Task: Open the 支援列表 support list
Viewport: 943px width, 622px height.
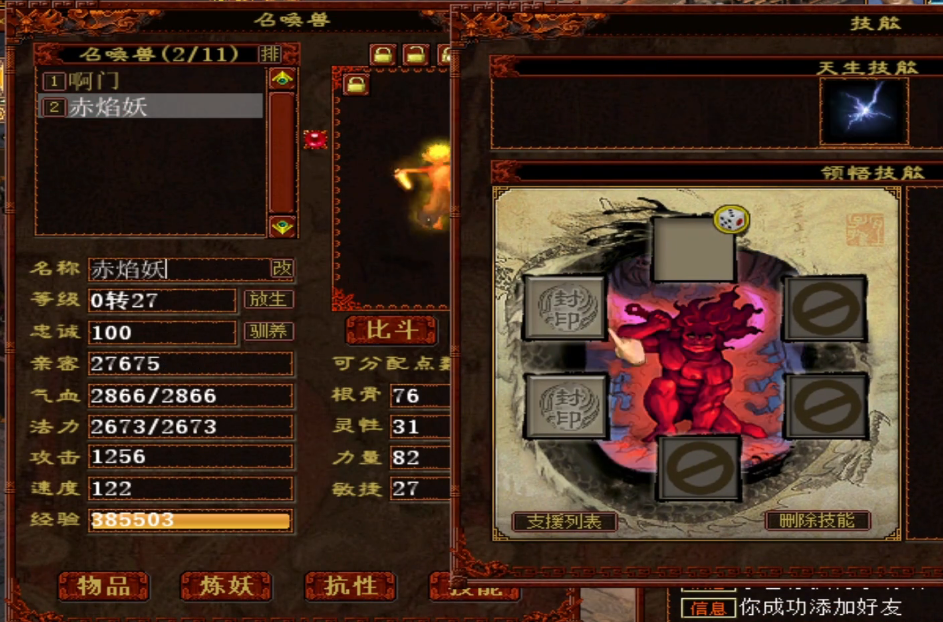Action: [x=564, y=521]
